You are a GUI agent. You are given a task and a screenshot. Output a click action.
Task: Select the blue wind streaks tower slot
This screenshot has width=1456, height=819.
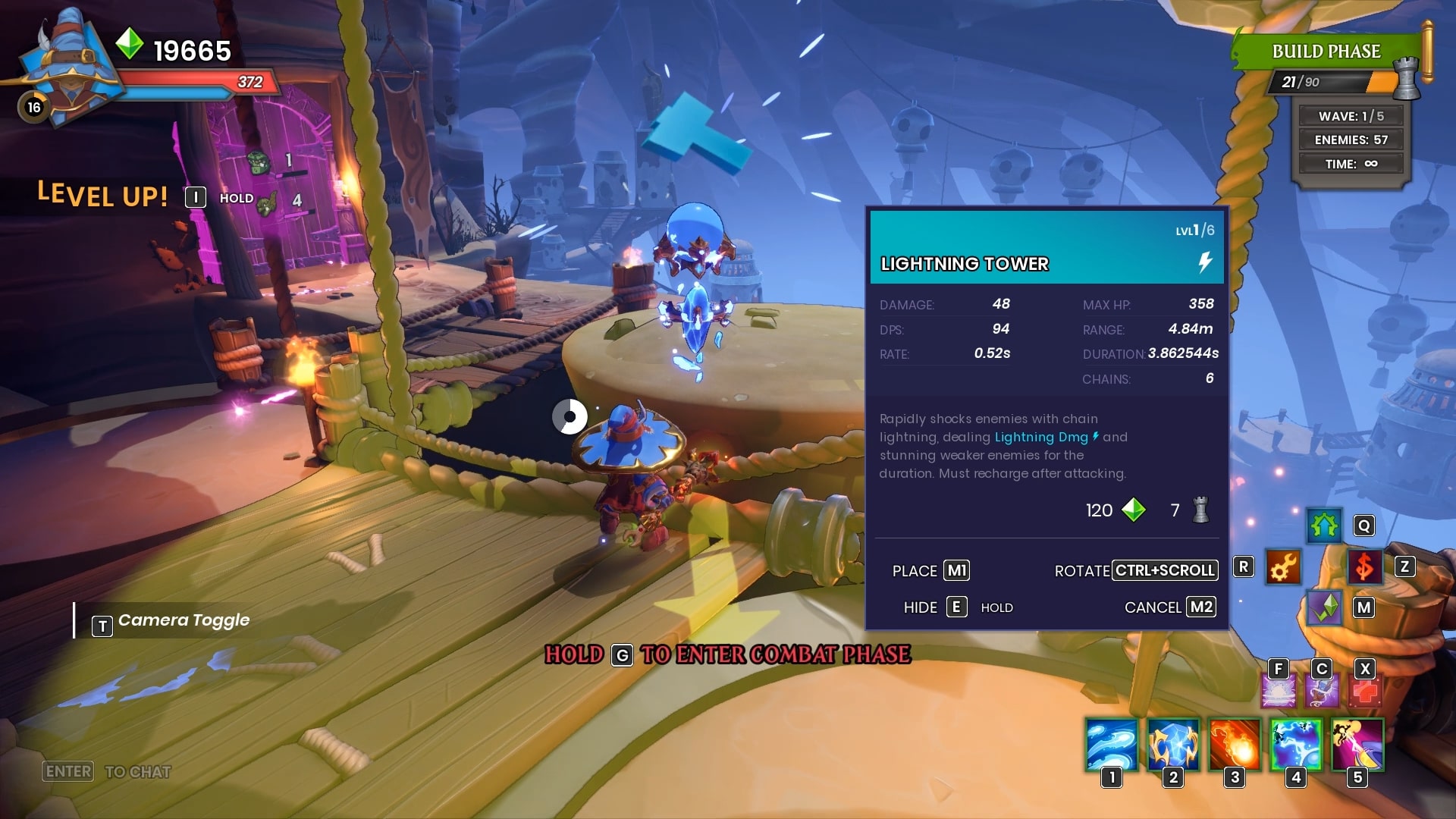[1112, 745]
